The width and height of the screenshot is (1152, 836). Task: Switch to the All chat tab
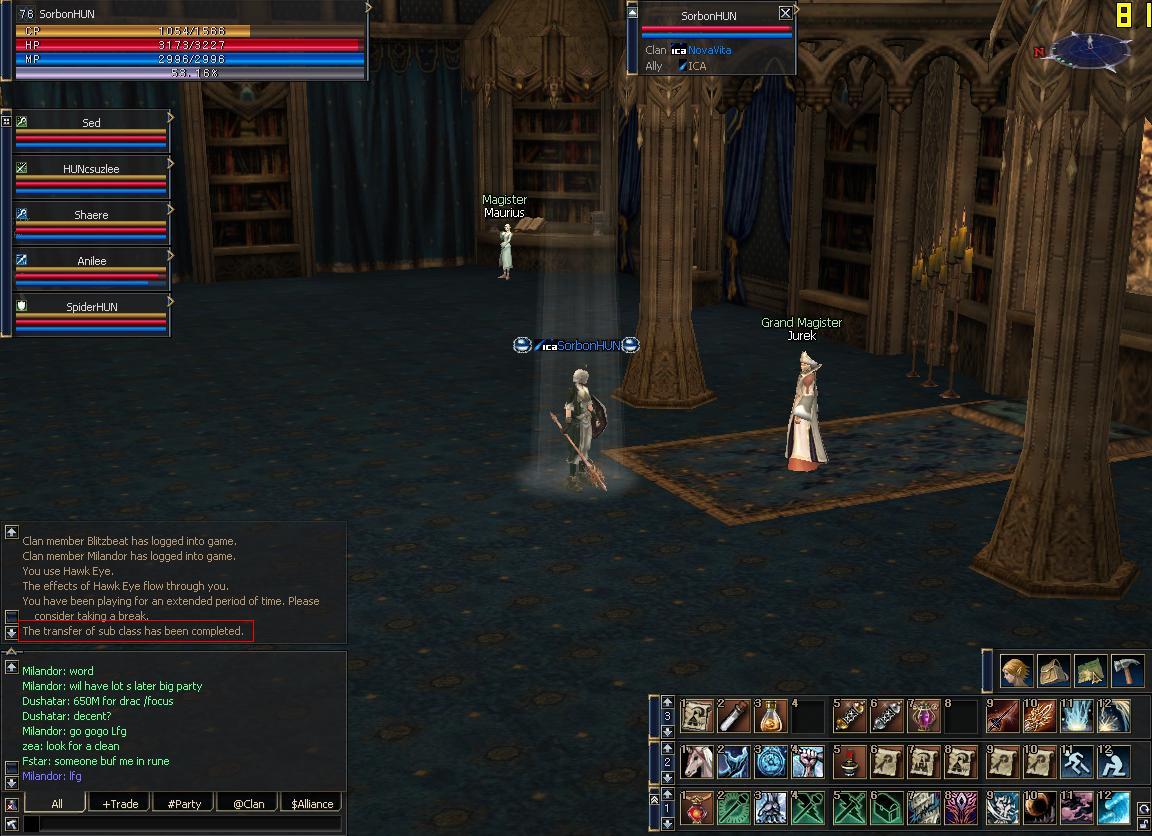(x=56, y=803)
